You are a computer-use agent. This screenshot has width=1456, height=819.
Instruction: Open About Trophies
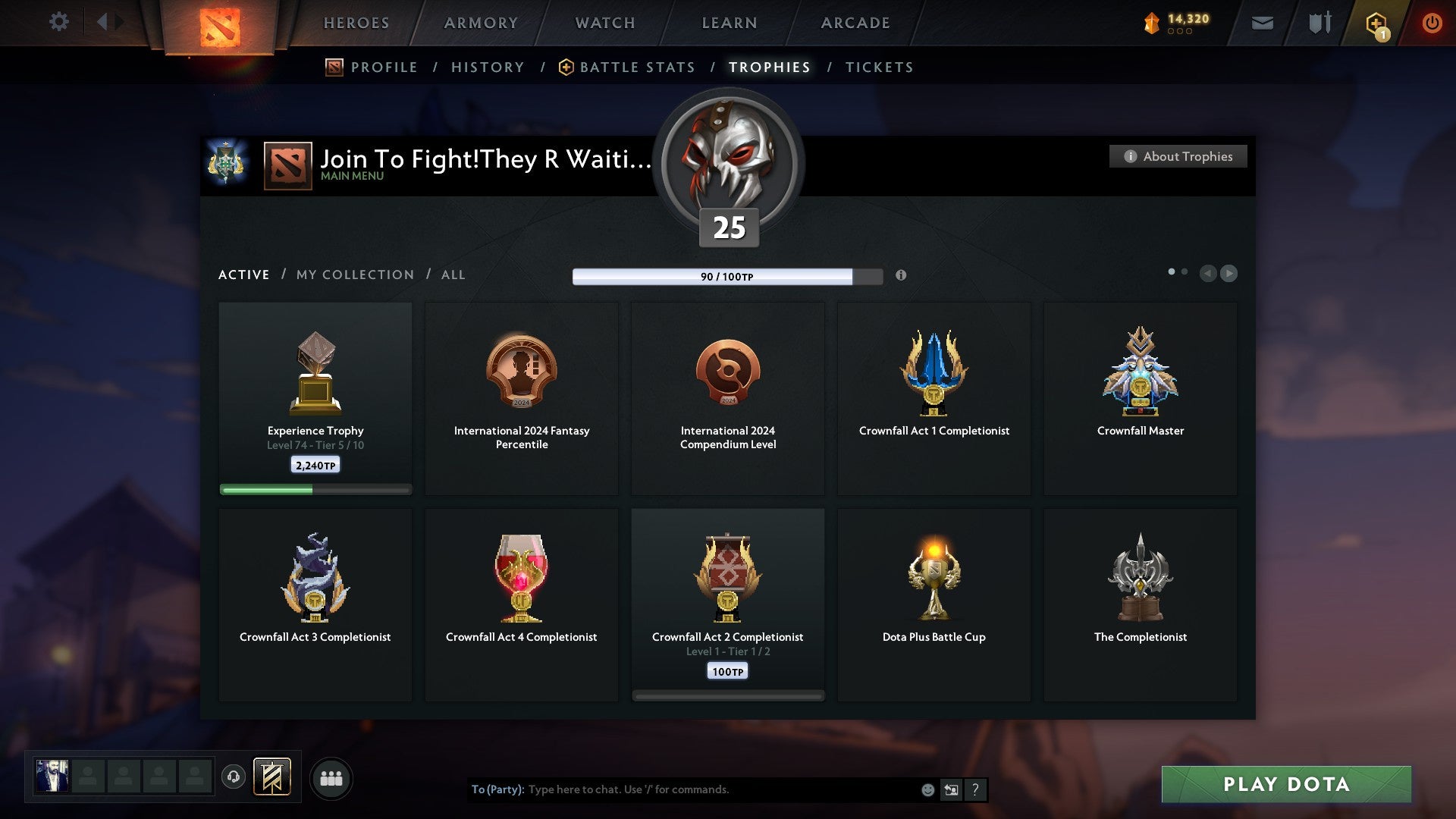click(x=1178, y=156)
